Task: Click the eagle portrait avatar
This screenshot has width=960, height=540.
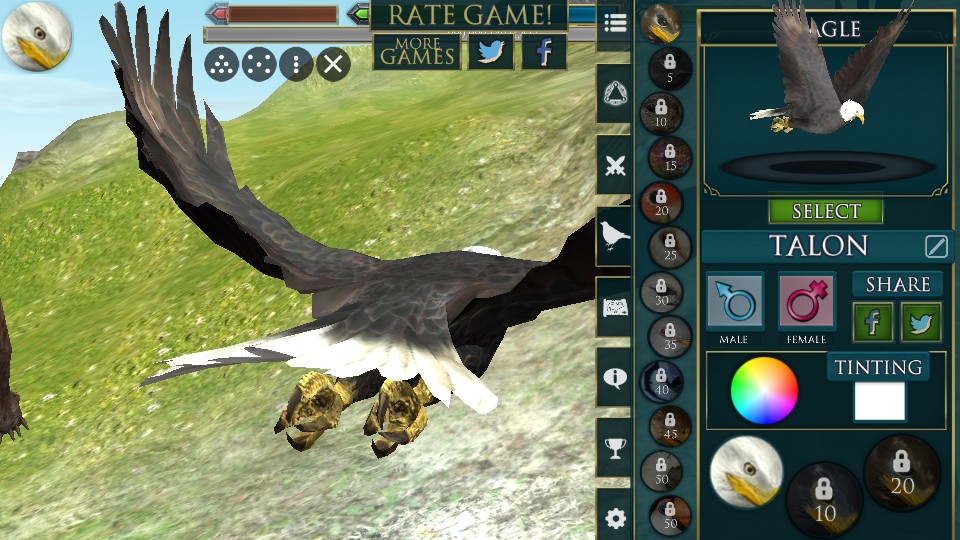Action: [36, 36]
